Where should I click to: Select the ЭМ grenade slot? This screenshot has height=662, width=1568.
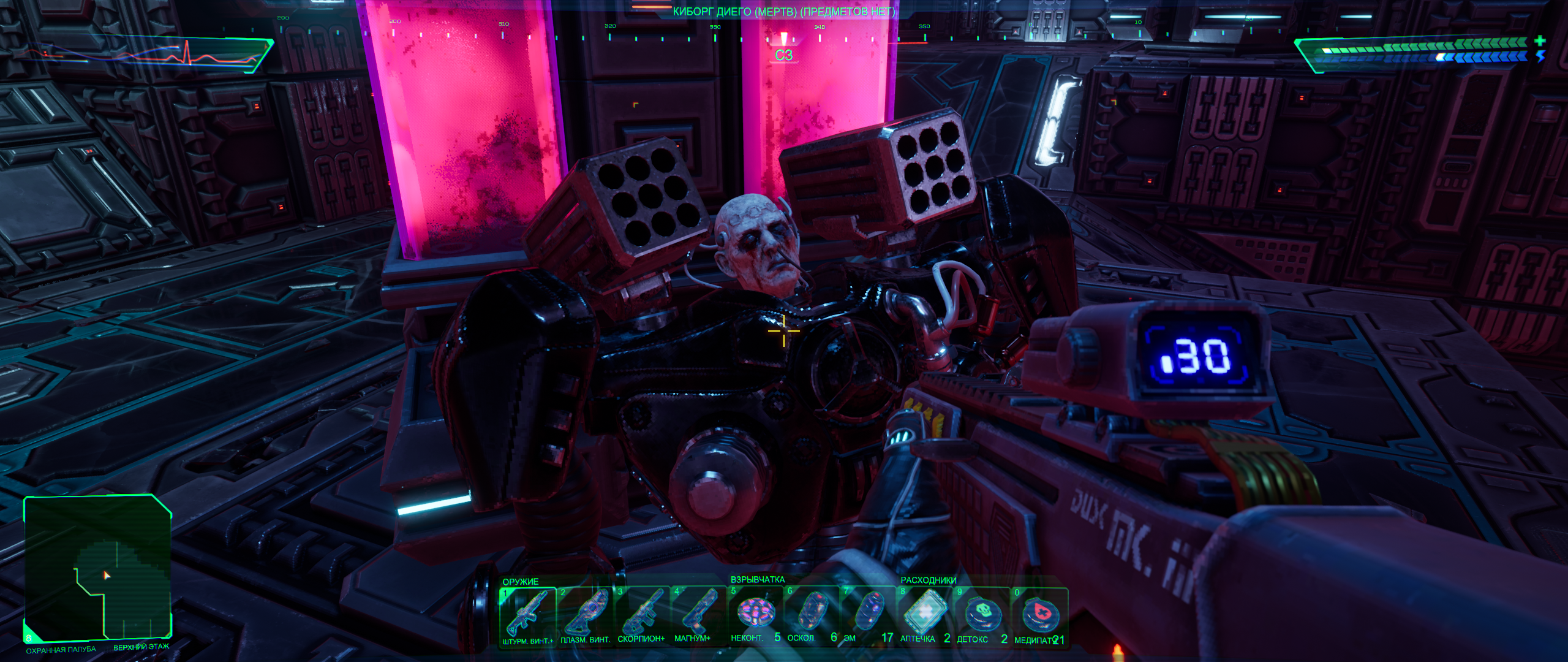click(x=867, y=615)
